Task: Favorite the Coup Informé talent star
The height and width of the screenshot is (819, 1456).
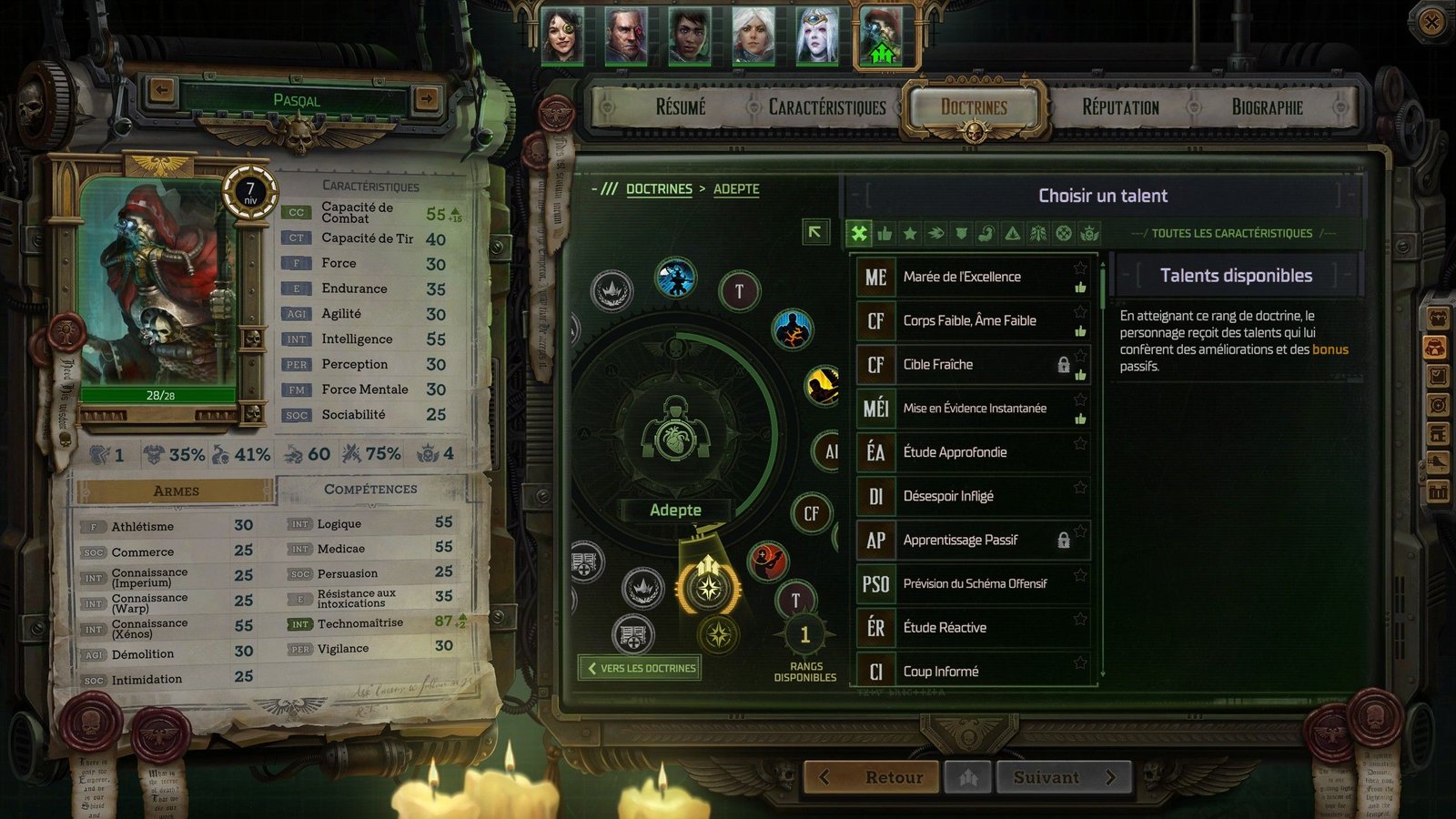Action: point(1080,662)
